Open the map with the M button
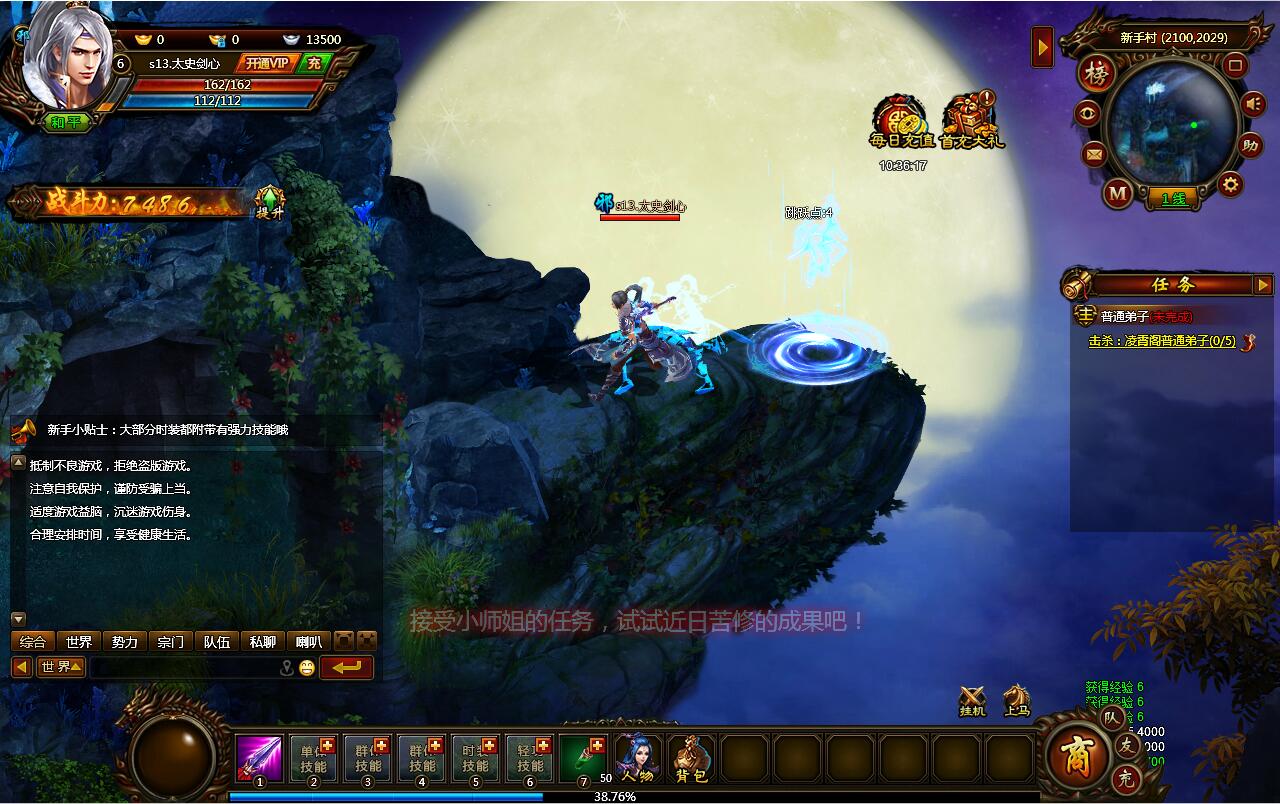The height and width of the screenshot is (804, 1280). click(1118, 192)
